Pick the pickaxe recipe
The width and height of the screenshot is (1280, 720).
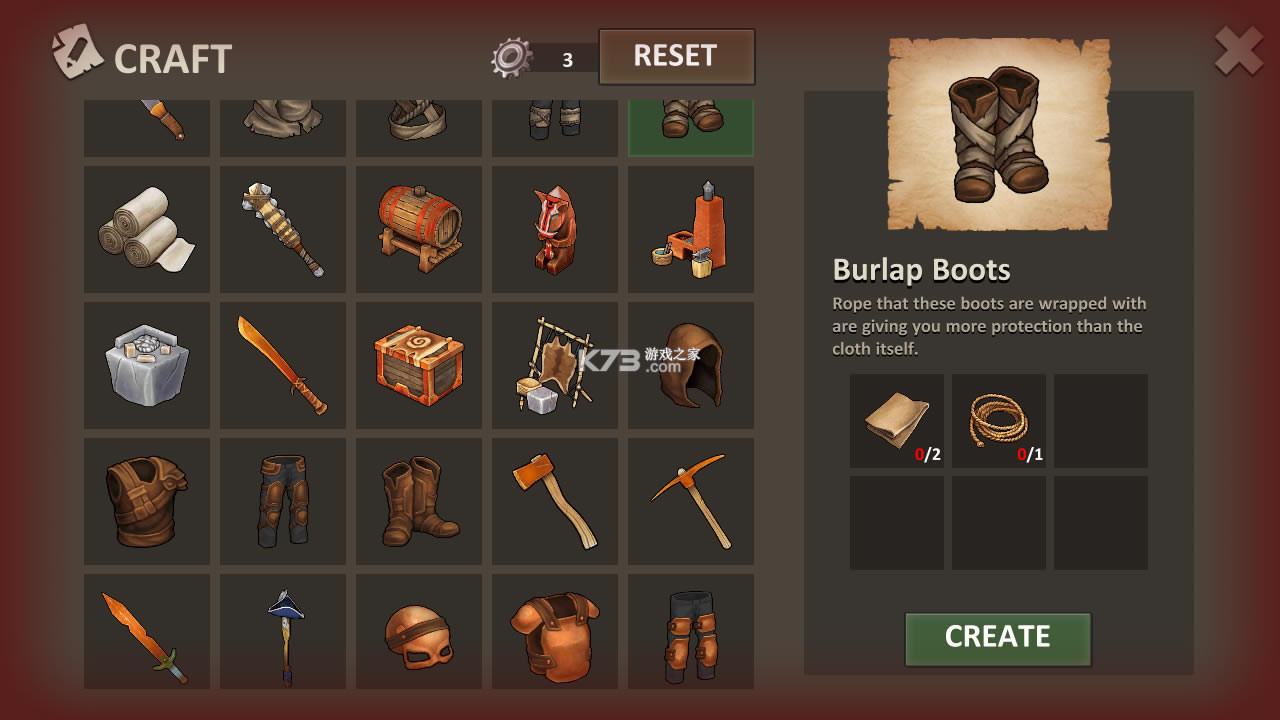coord(691,501)
